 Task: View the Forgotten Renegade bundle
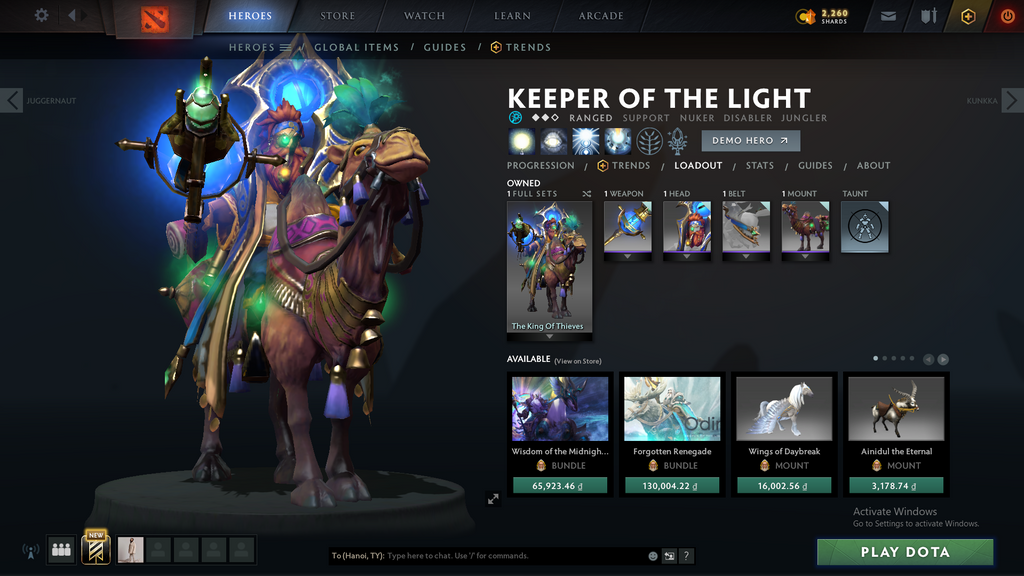click(672, 409)
